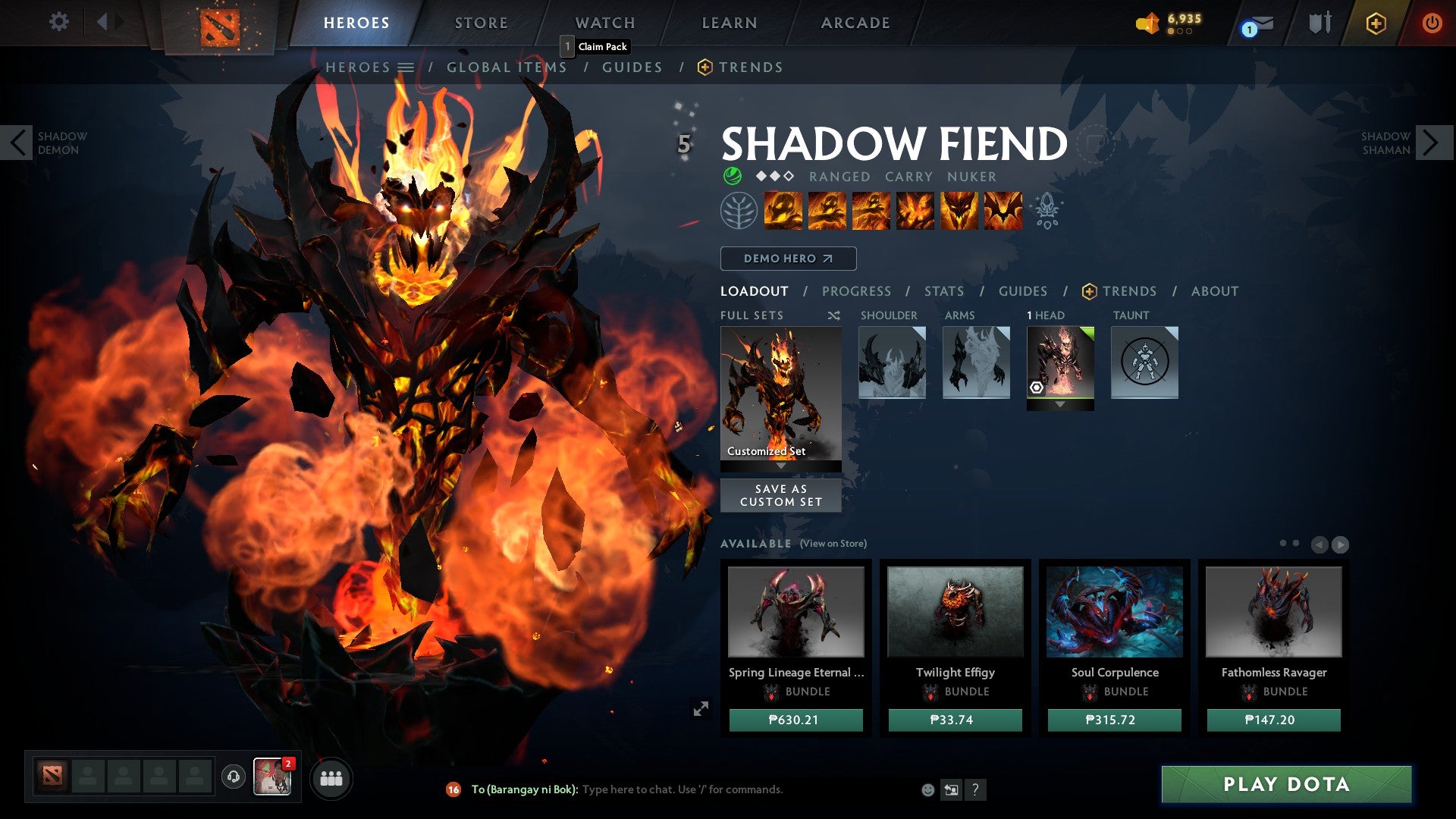Open the emoticon picker in the chat bar
This screenshot has width=1456, height=819.
(x=927, y=789)
